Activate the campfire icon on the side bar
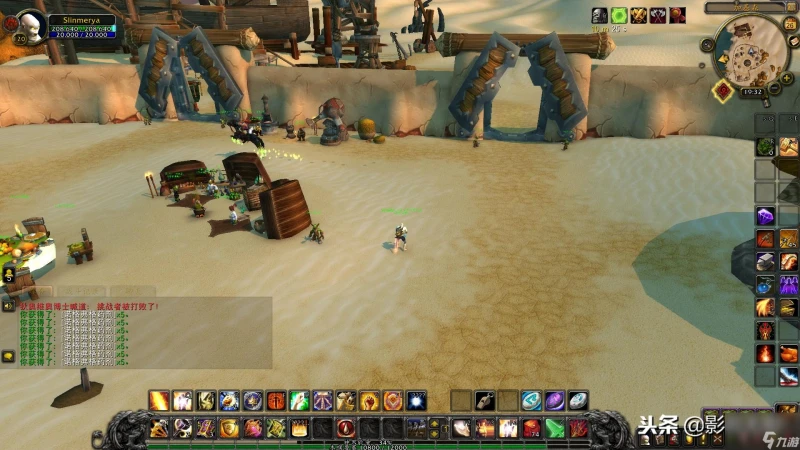Viewport: 800px width, 450px height. point(765,353)
